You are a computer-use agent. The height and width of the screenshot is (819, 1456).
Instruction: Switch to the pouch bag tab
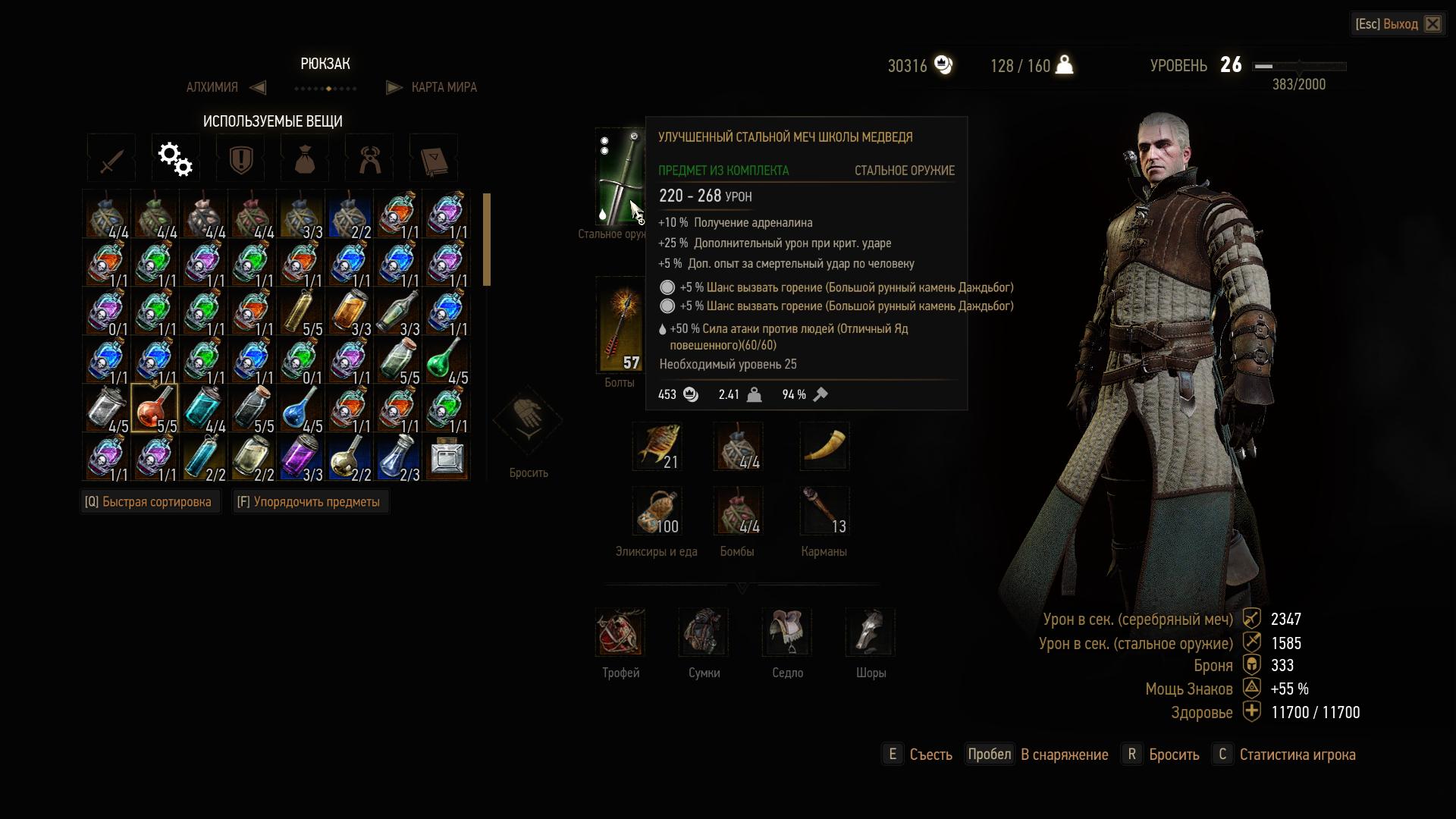[305, 158]
